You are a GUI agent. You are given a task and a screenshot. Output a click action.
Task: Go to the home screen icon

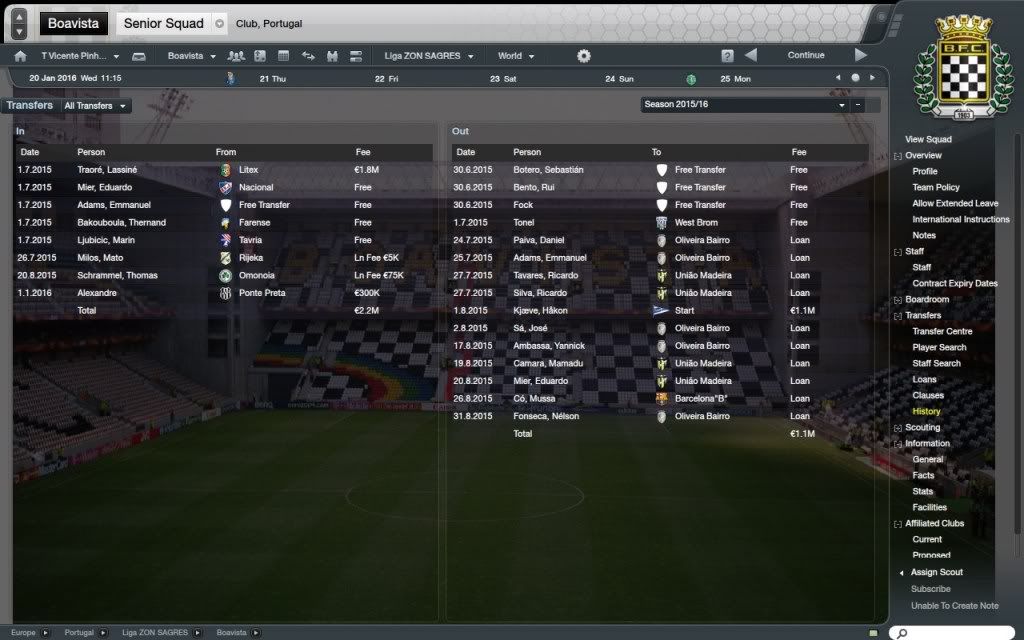pyautogui.click(x=20, y=56)
